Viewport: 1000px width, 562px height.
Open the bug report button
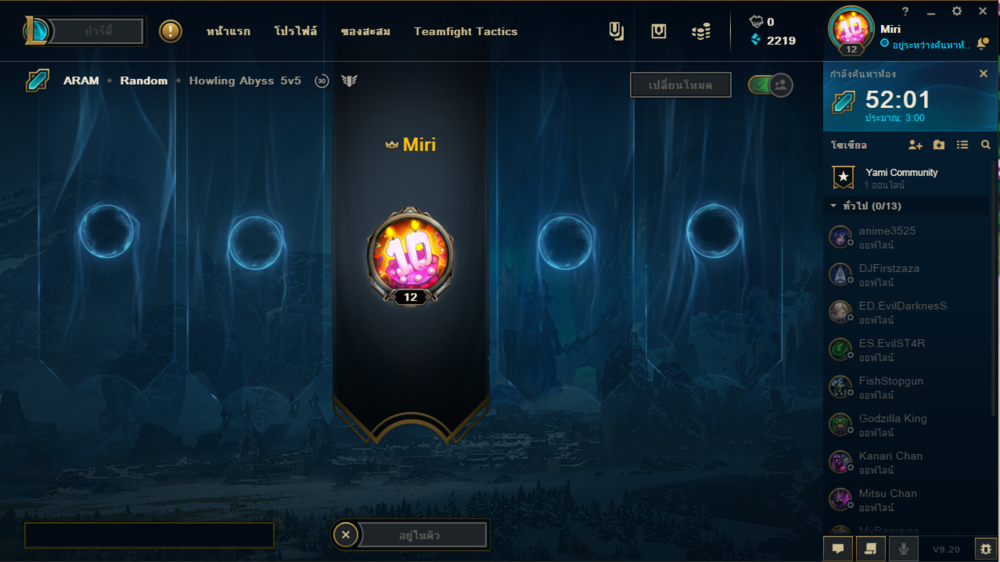coord(986,548)
